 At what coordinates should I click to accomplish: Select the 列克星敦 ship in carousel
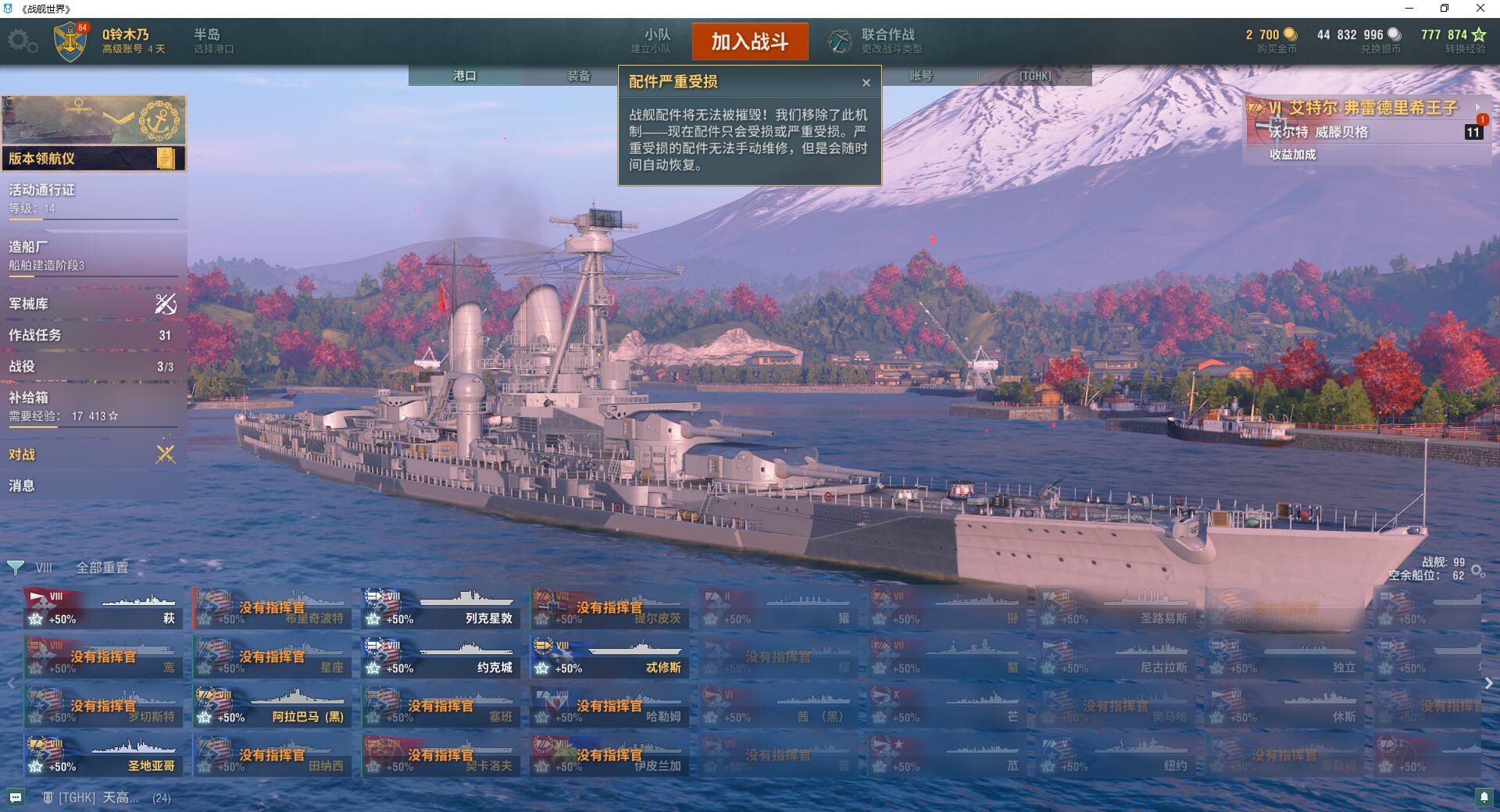441,609
